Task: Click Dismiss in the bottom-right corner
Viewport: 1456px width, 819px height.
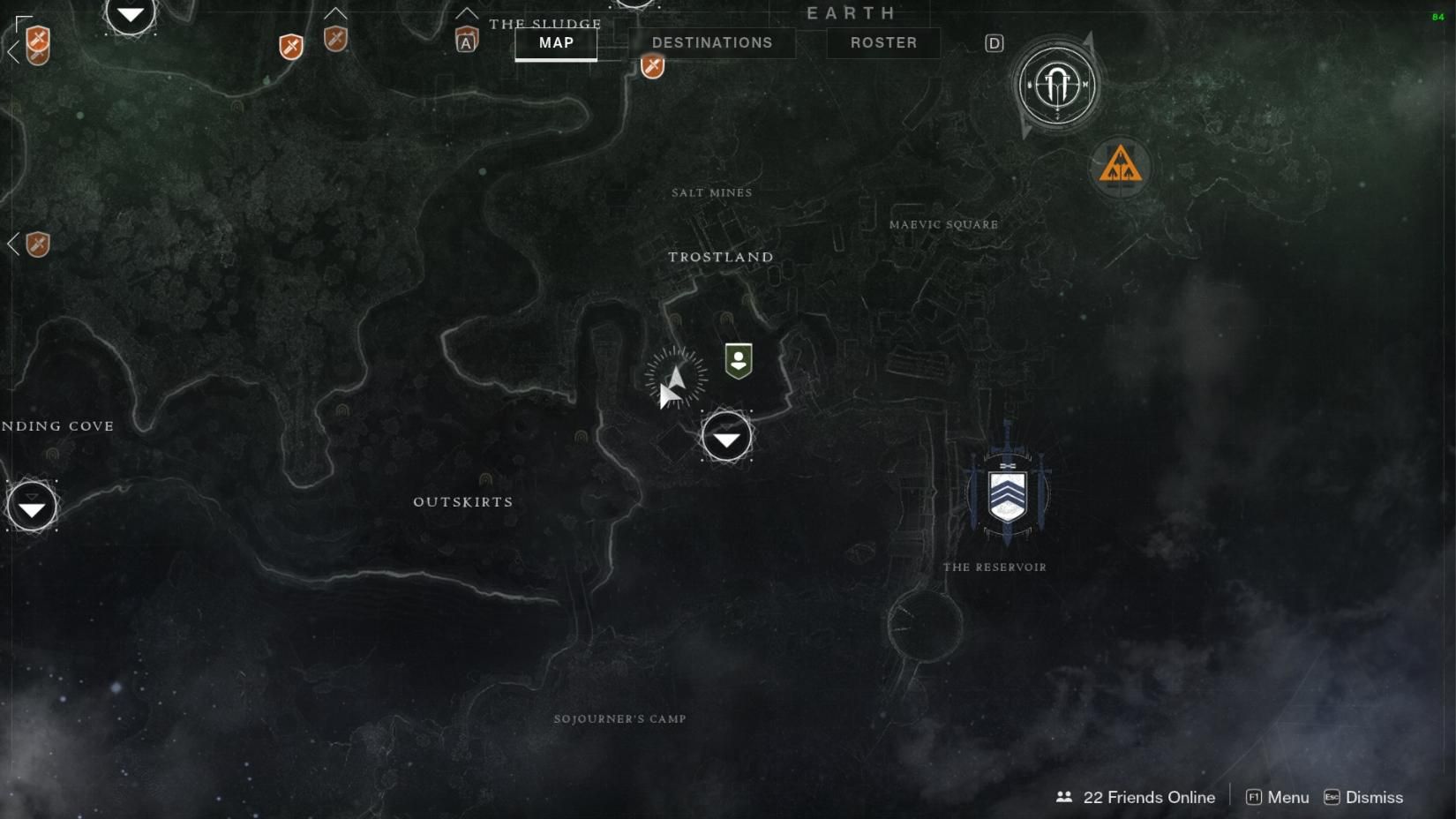Action: (1373, 797)
